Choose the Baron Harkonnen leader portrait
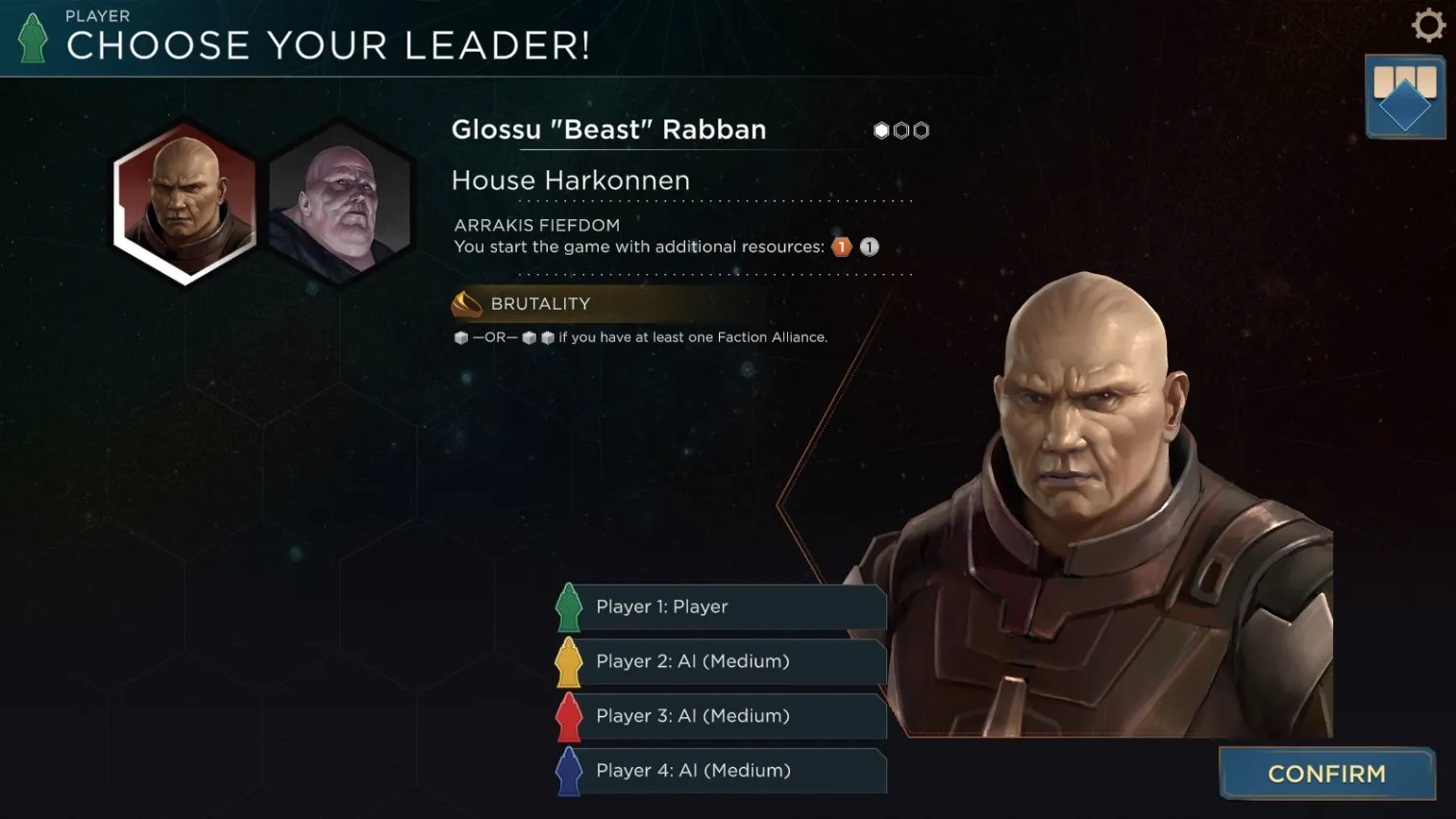The image size is (1456, 819). pos(340,202)
